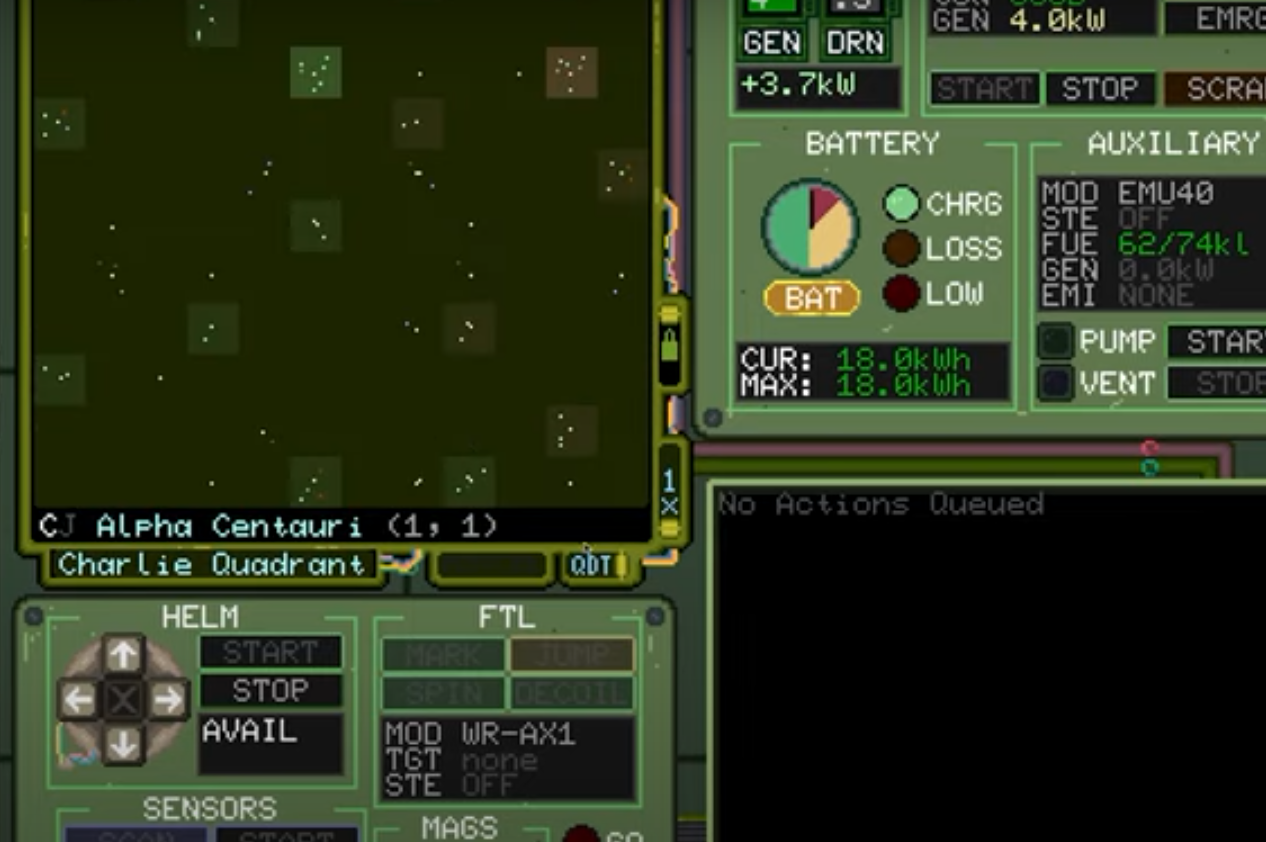Viewport: 1266px width, 842px height.
Task: Turn right using the helm arrow
Action: (x=168, y=700)
